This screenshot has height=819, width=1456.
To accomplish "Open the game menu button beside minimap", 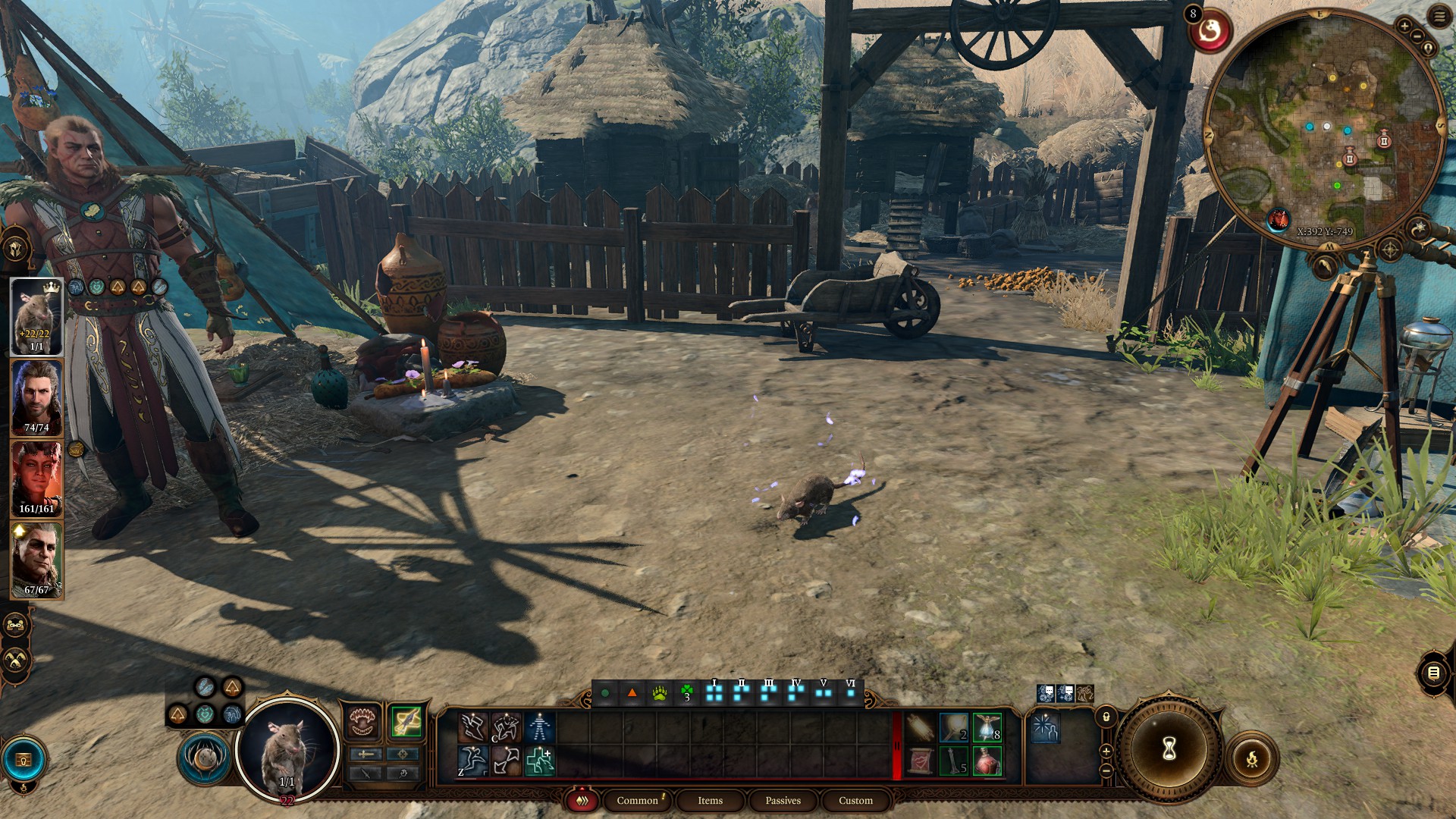I will click(1439, 17).
